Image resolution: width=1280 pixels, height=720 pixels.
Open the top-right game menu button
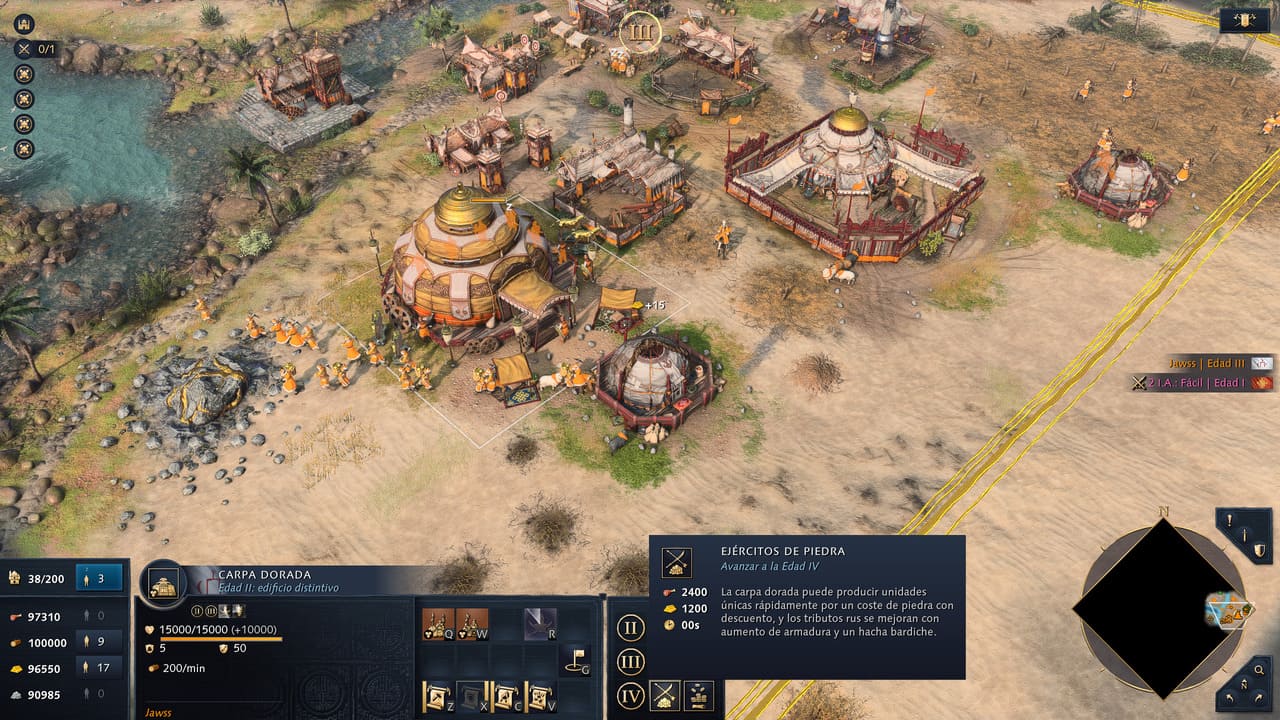(x=1244, y=20)
